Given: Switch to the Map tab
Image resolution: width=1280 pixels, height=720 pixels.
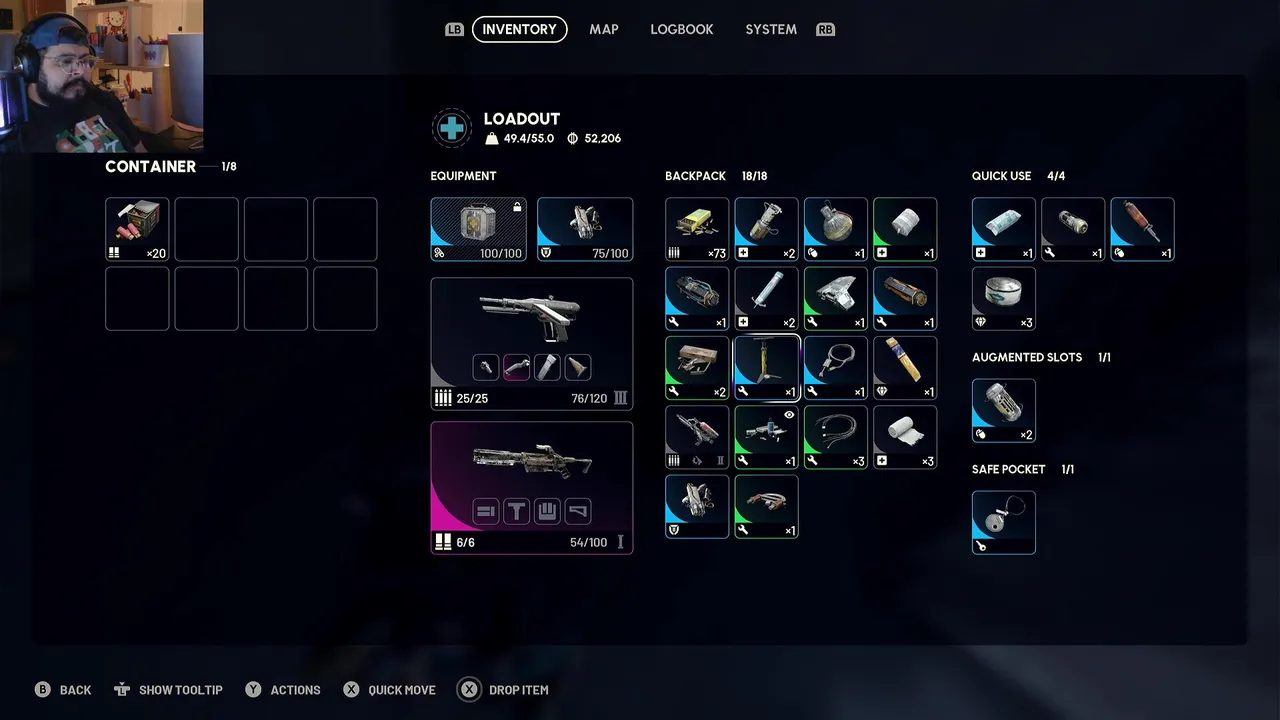Looking at the screenshot, I should coord(603,29).
